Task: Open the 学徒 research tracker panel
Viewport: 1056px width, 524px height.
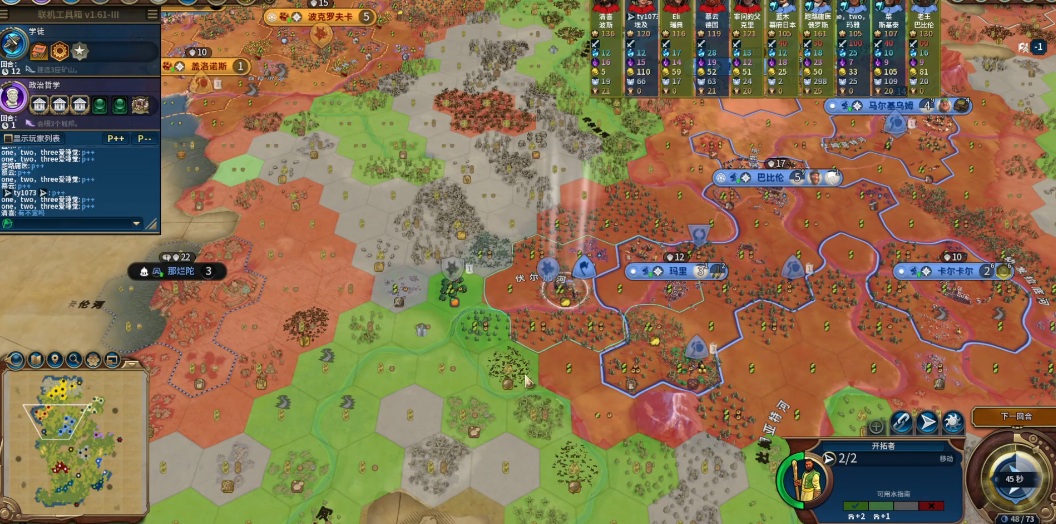Action: point(14,44)
